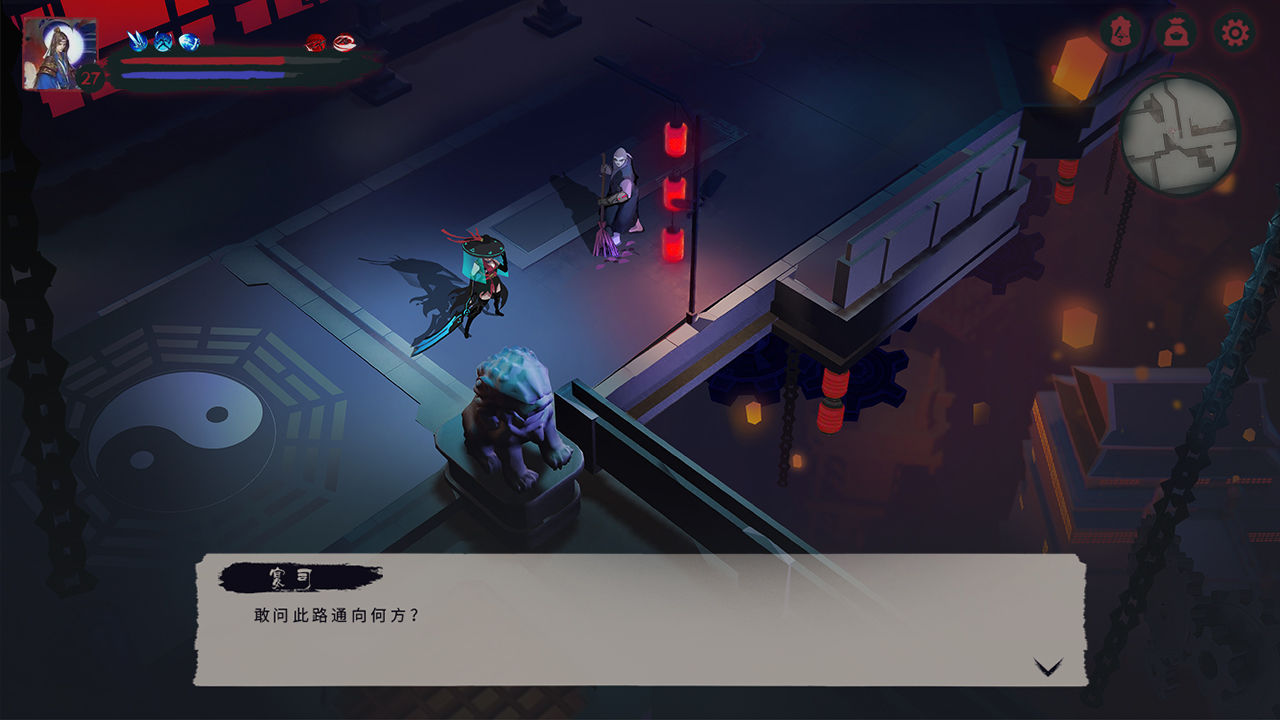Open the gear settings menu
The width and height of the screenshot is (1280, 720).
(1235, 33)
